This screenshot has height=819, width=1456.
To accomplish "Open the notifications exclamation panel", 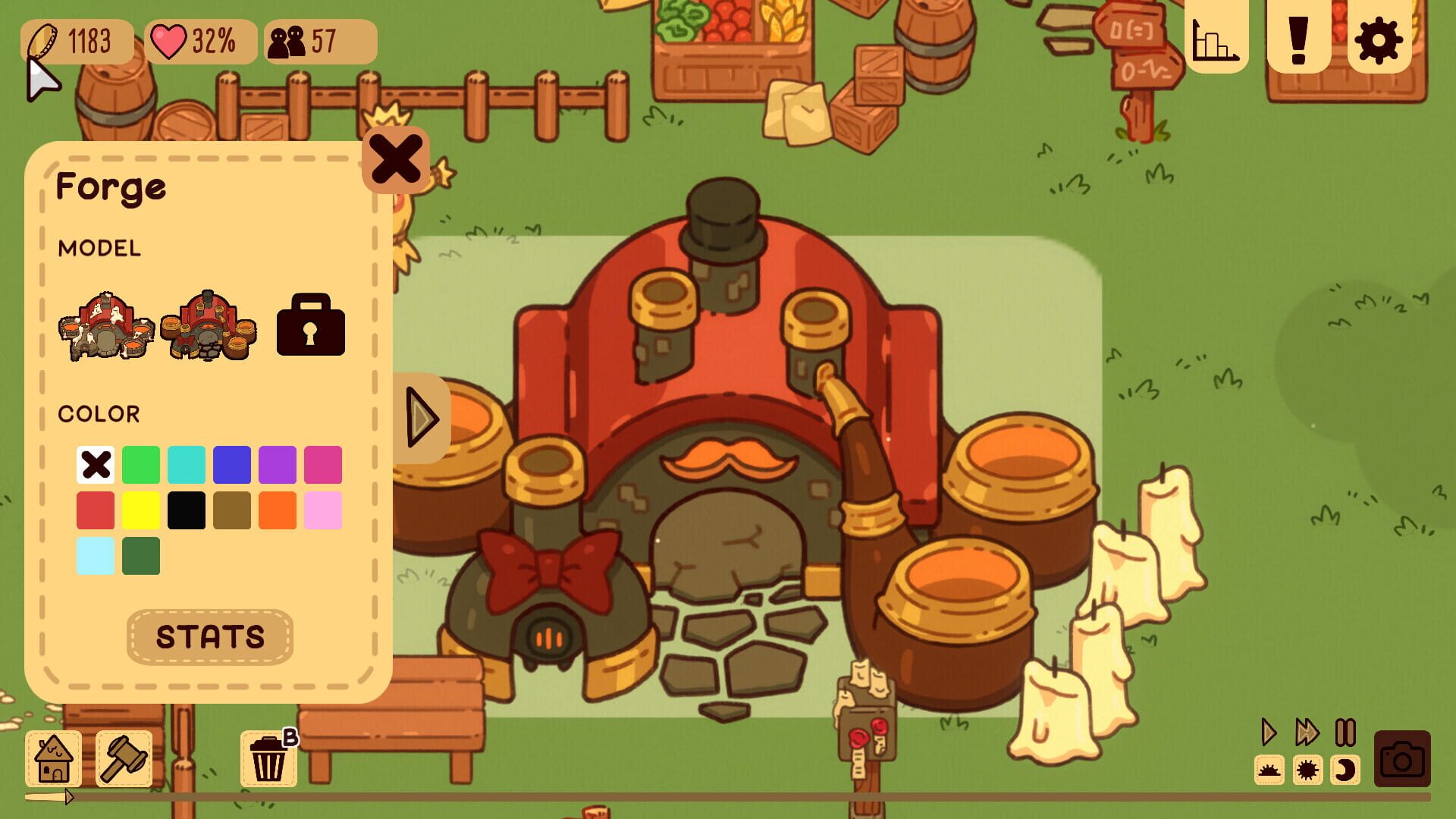I will tap(1299, 39).
